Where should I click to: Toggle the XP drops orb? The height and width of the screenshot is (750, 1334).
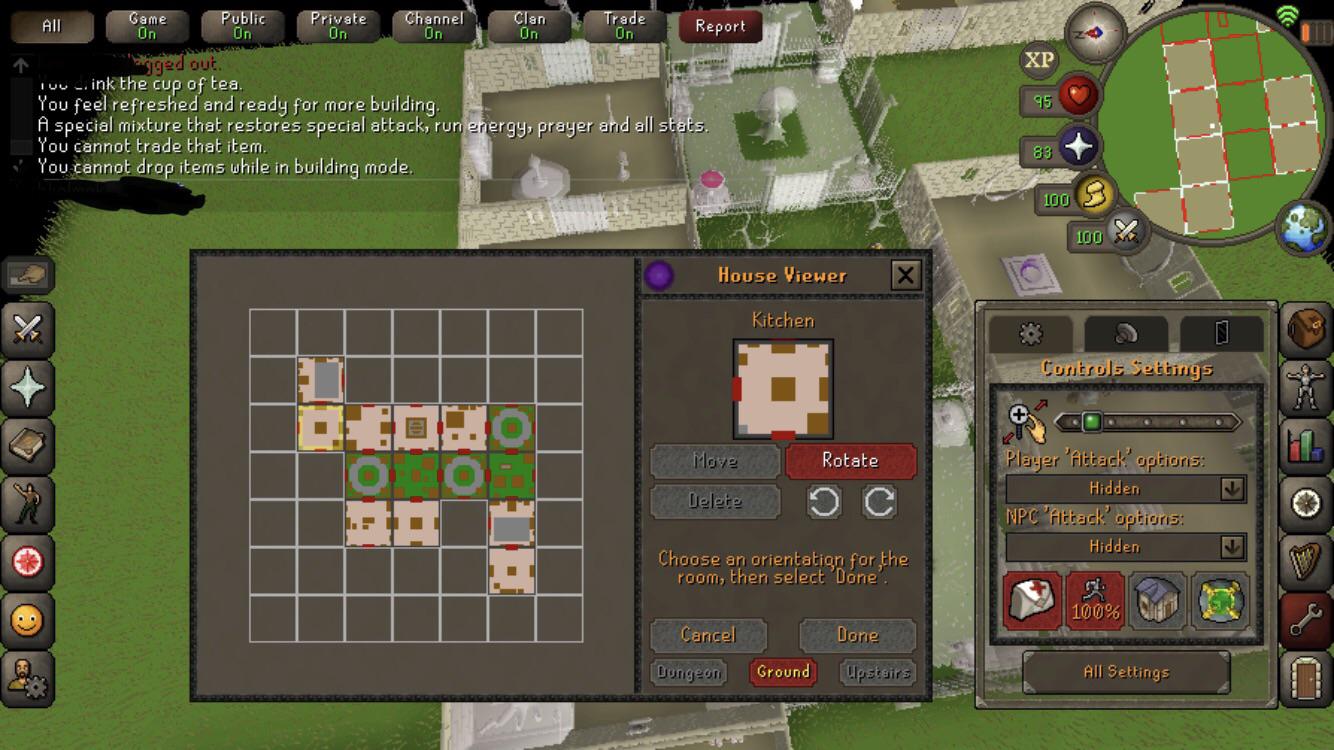point(1039,60)
